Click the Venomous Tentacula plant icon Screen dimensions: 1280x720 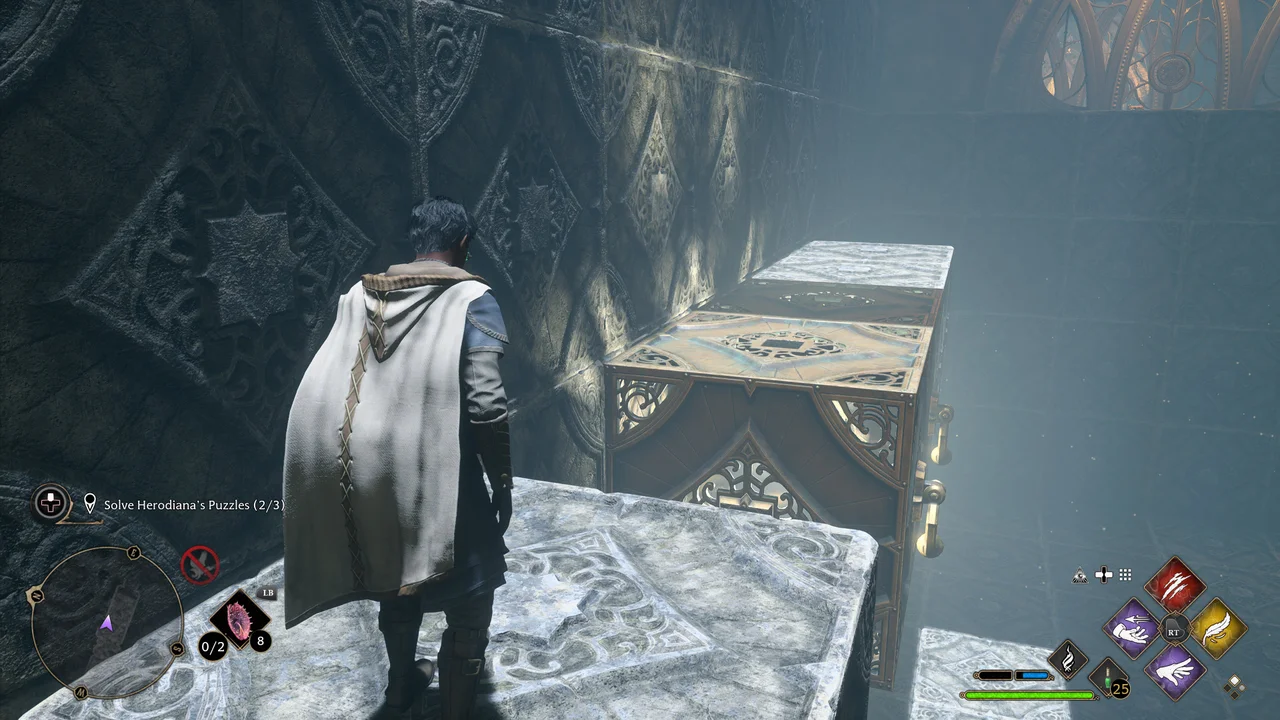point(239,619)
